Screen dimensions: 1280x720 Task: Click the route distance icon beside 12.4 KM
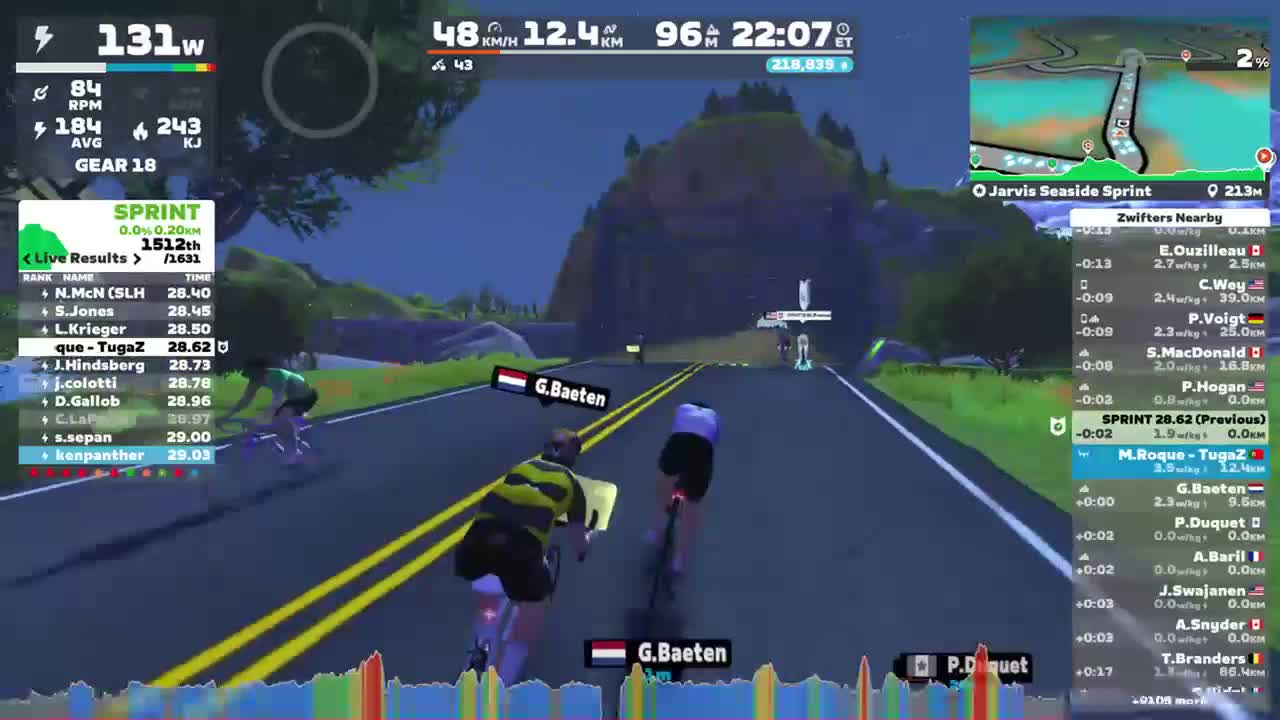pos(611,28)
